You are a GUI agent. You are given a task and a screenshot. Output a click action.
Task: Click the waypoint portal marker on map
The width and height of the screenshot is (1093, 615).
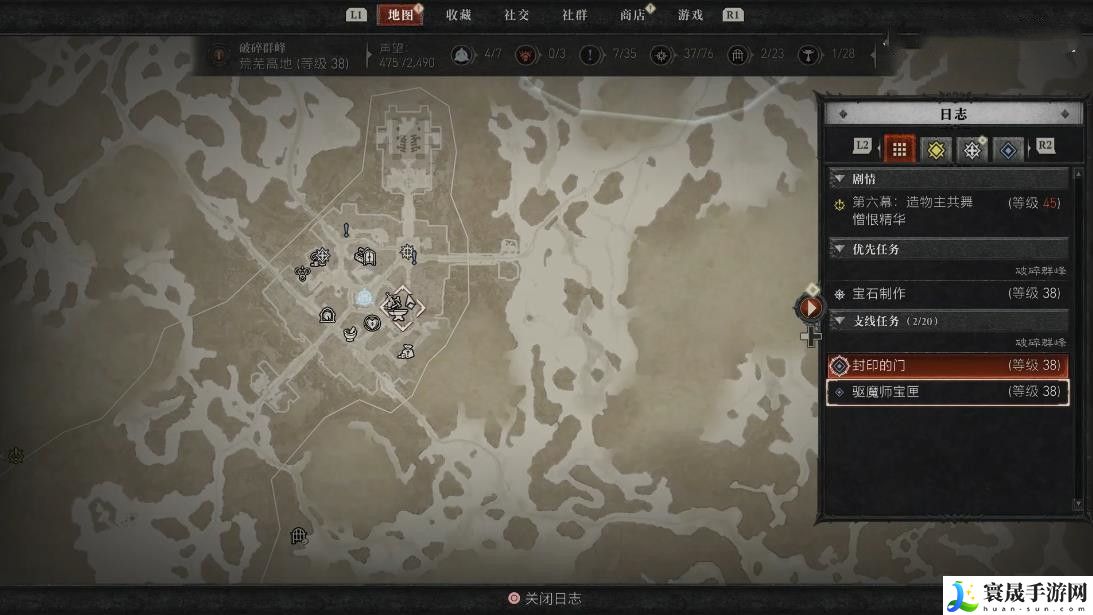(363, 298)
